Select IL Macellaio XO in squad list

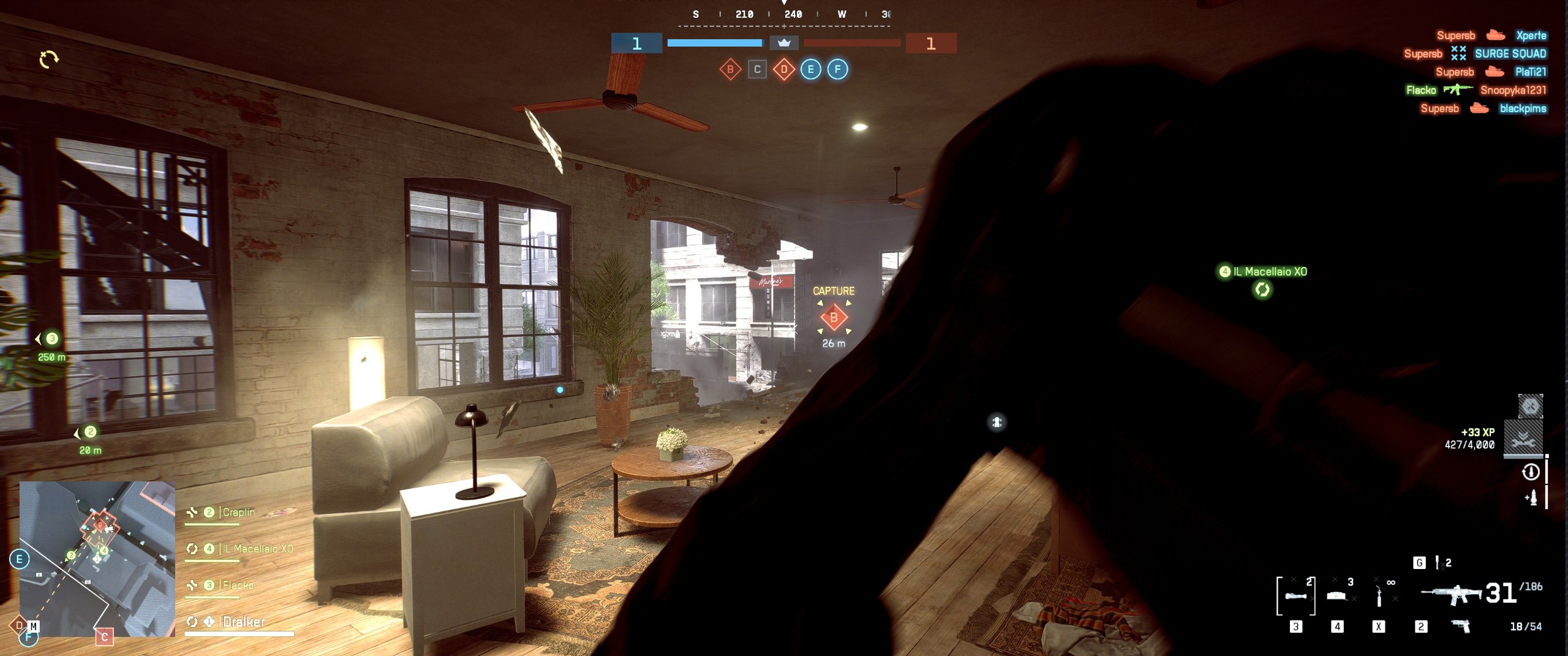coord(257,549)
